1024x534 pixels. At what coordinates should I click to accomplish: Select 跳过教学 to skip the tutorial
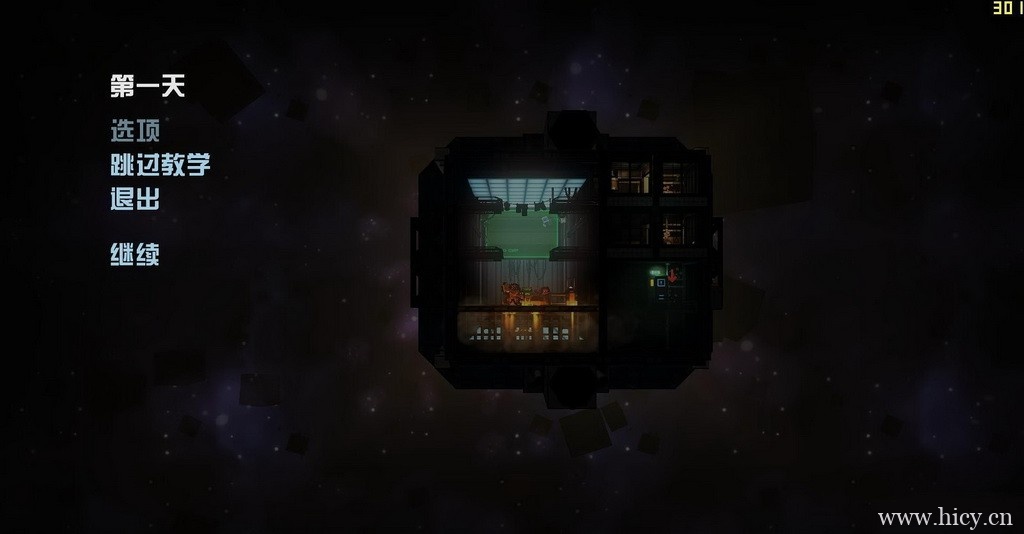click(x=160, y=165)
